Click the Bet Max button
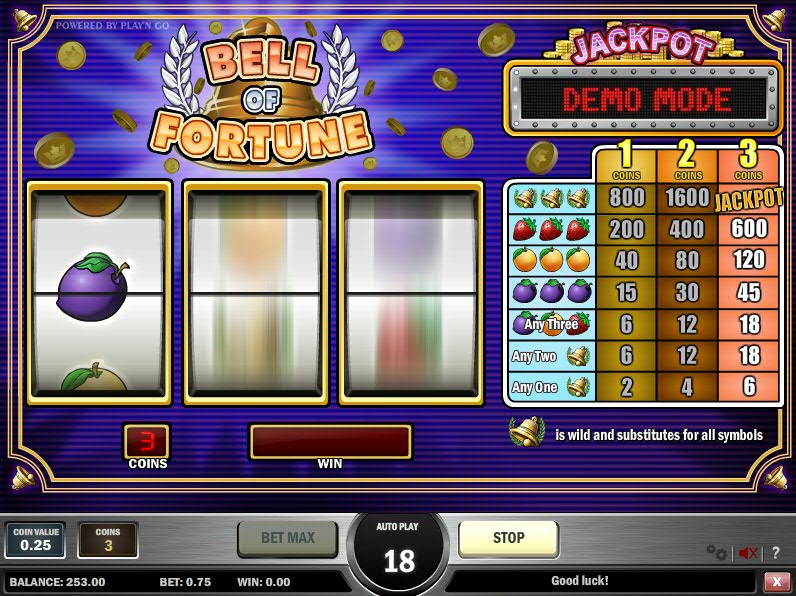796x596 pixels. point(288,538)
